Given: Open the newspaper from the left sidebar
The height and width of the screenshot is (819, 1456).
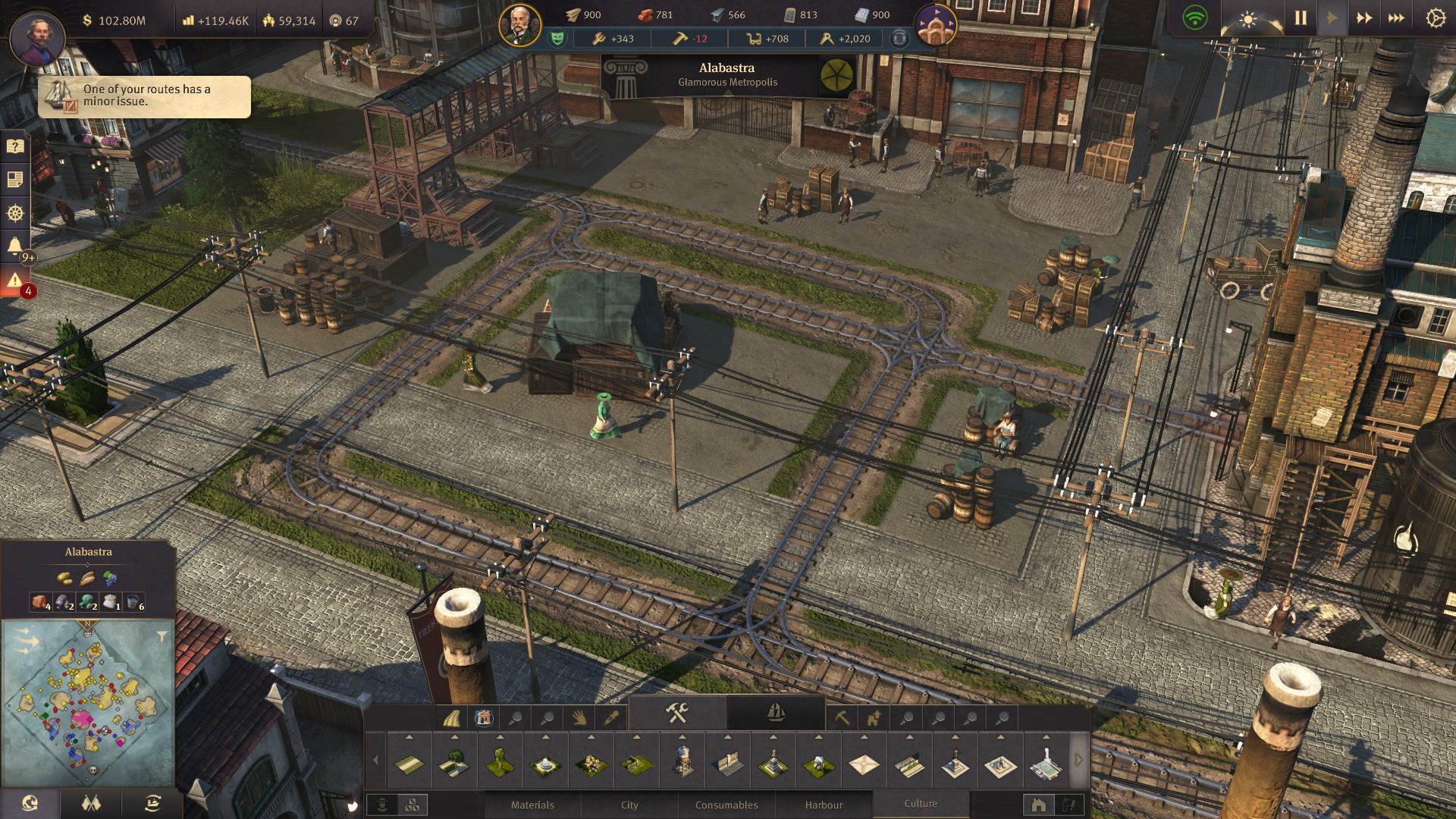Looking at the screenshot, I should 14,178.
